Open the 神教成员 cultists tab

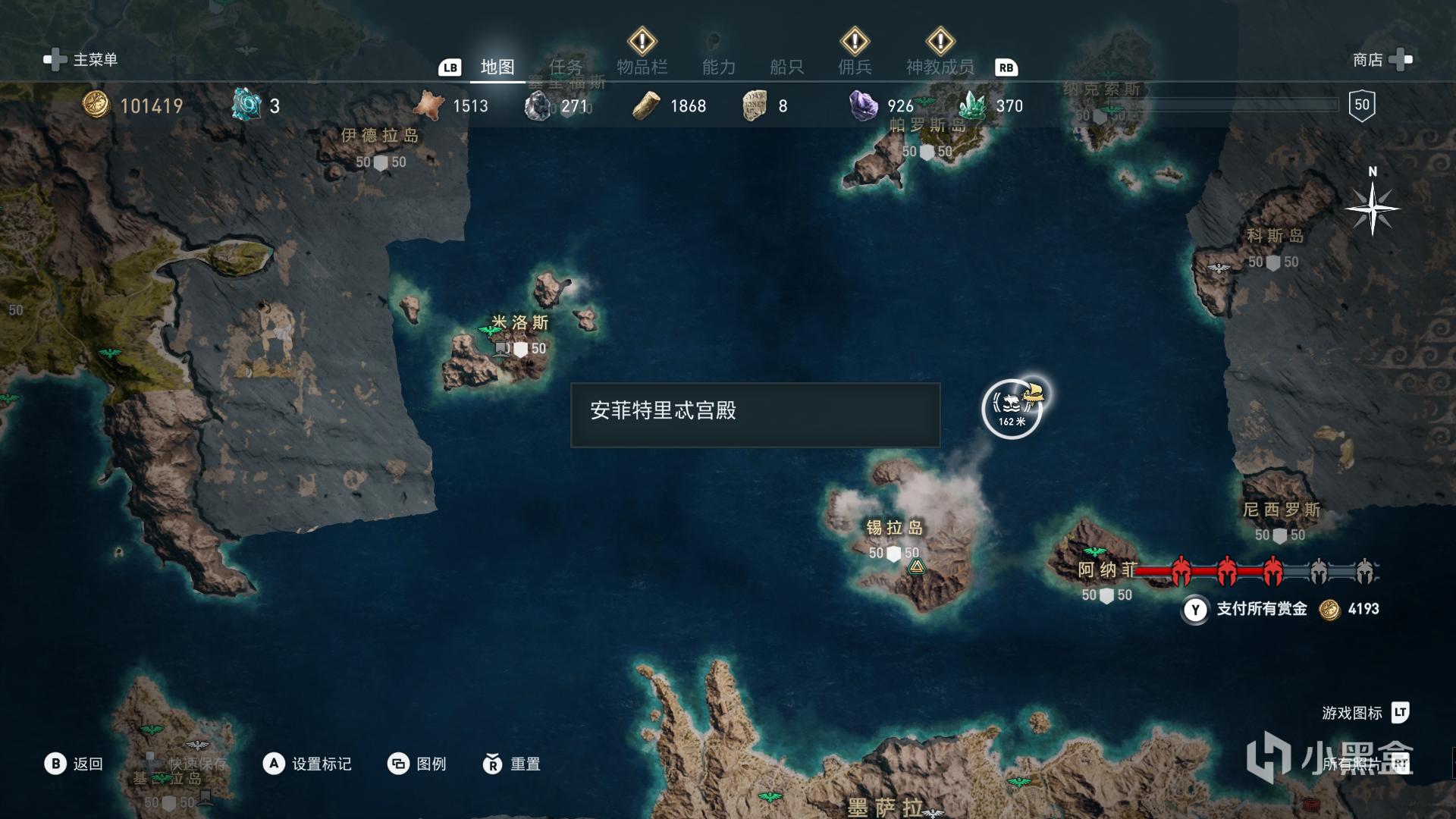940,67
